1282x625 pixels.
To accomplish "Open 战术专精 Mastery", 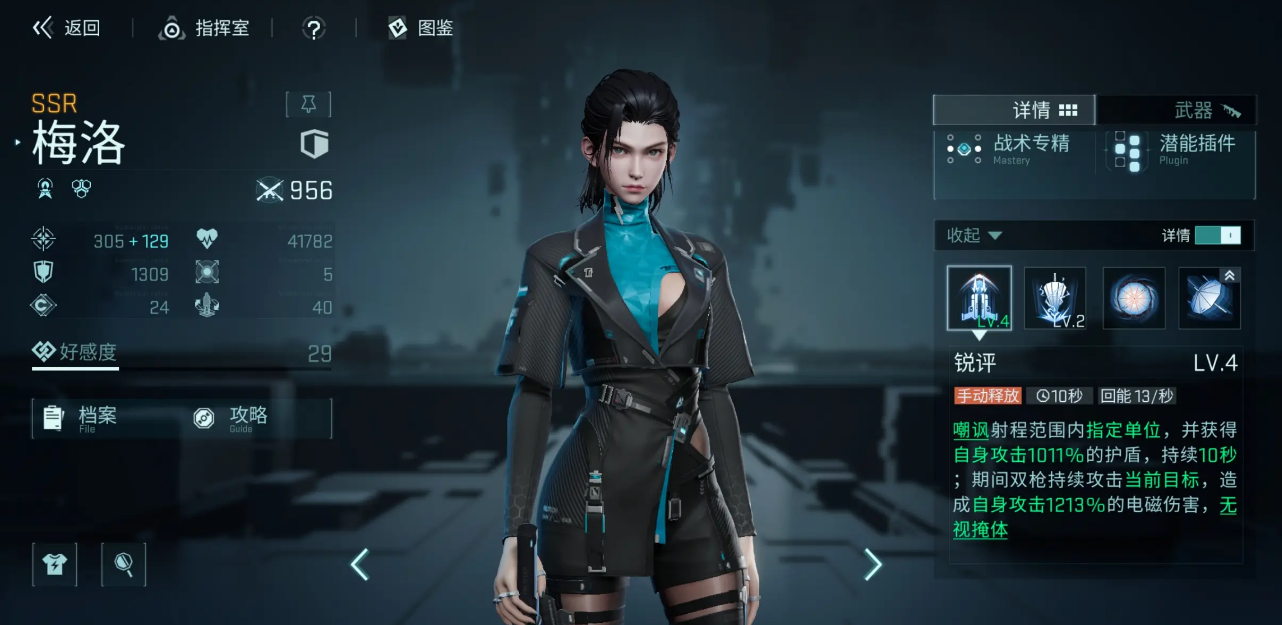I will coord(1010,149).
